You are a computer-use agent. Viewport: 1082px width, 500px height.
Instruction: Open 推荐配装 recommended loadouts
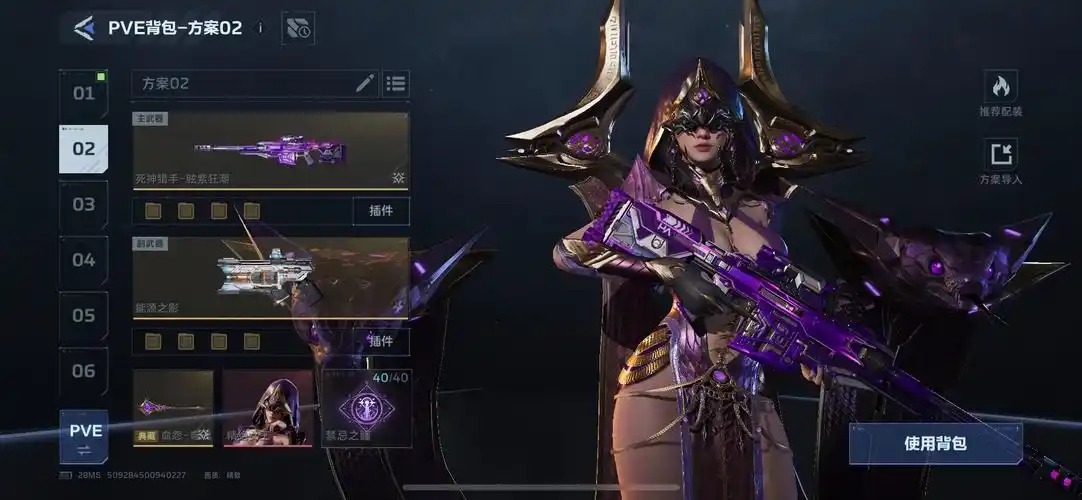pyautogui.click(x=1000, y=93)
